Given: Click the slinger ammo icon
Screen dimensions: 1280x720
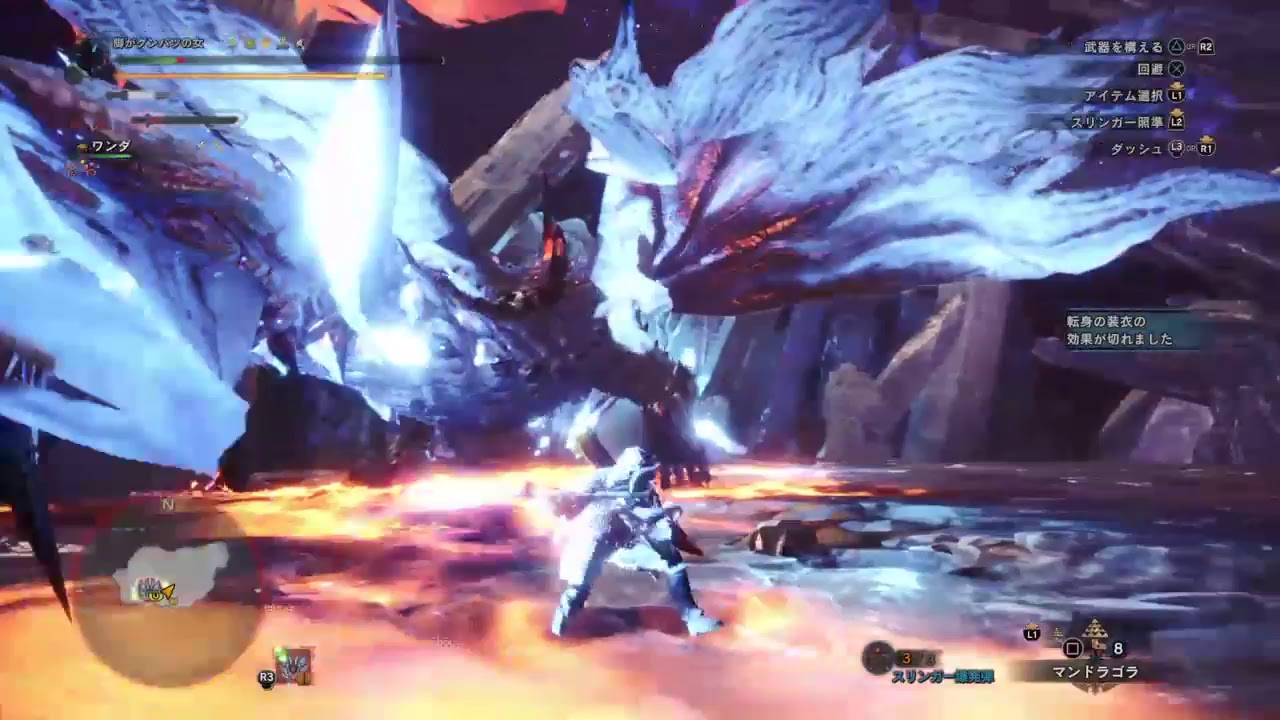Looking at the screenshot, I should coord(878,657).
